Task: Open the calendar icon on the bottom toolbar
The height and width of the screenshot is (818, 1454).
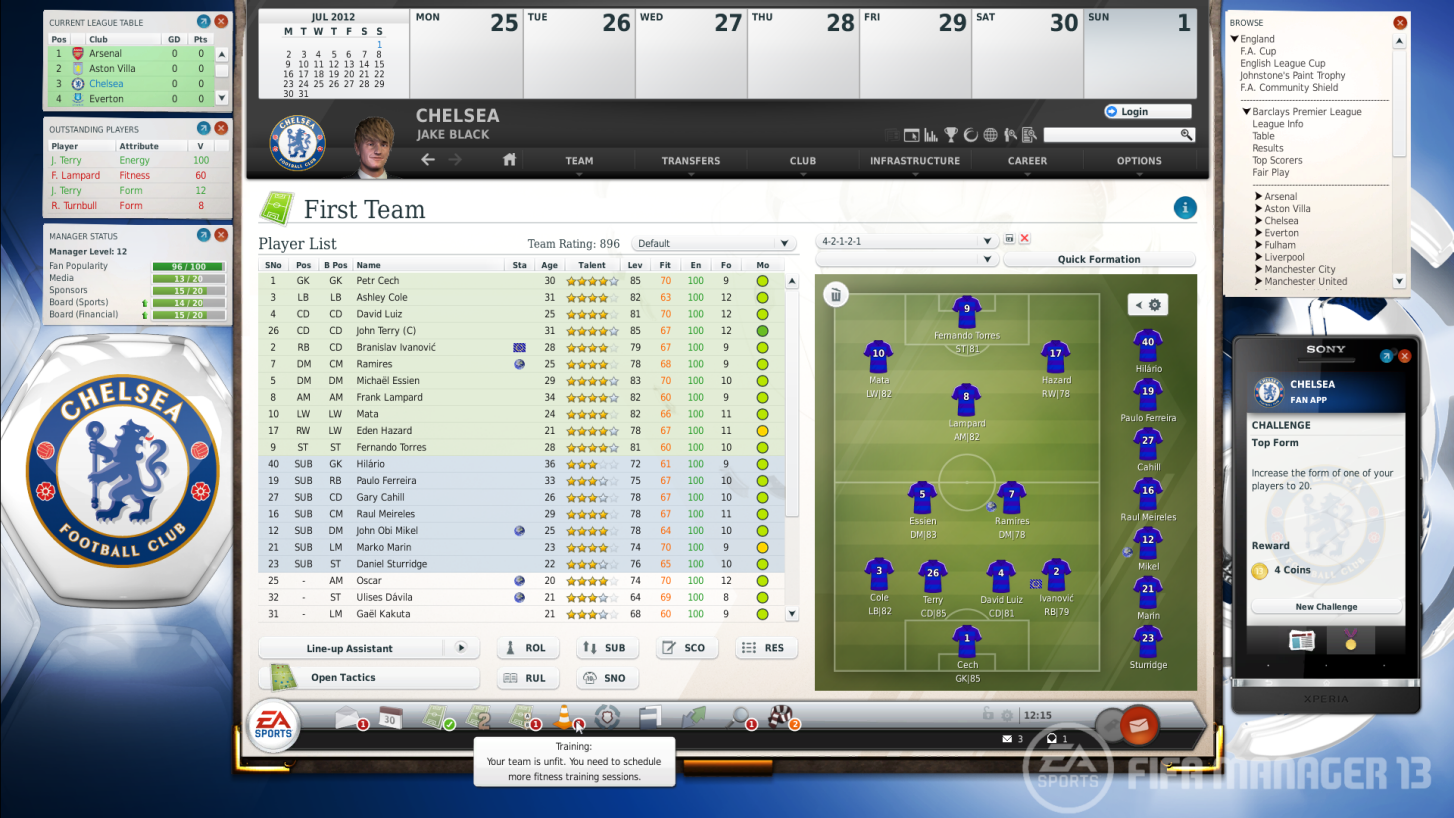Action: point(390,717)
